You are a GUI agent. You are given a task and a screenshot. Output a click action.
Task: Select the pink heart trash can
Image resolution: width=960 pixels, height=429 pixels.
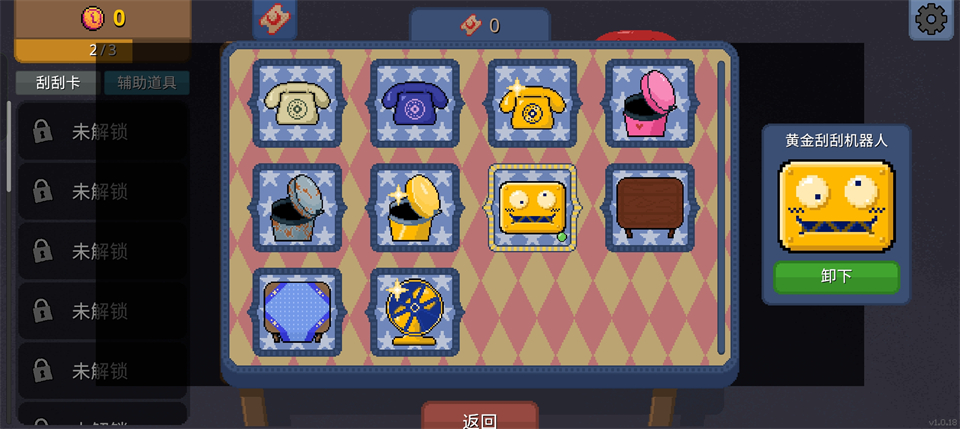click(x=650, y=103)
